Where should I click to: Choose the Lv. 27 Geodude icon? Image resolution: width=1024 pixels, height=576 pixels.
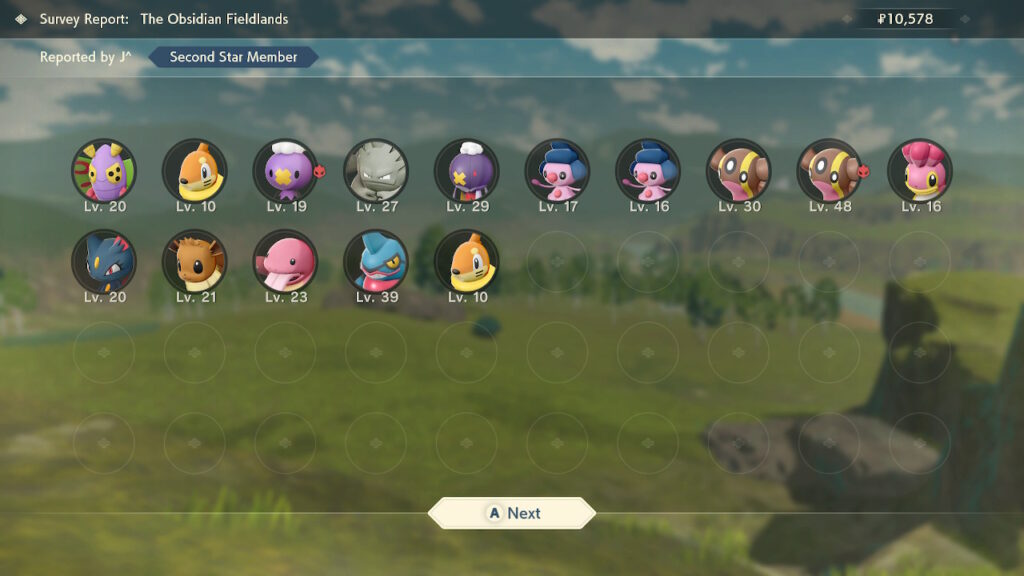coord(376,170)
